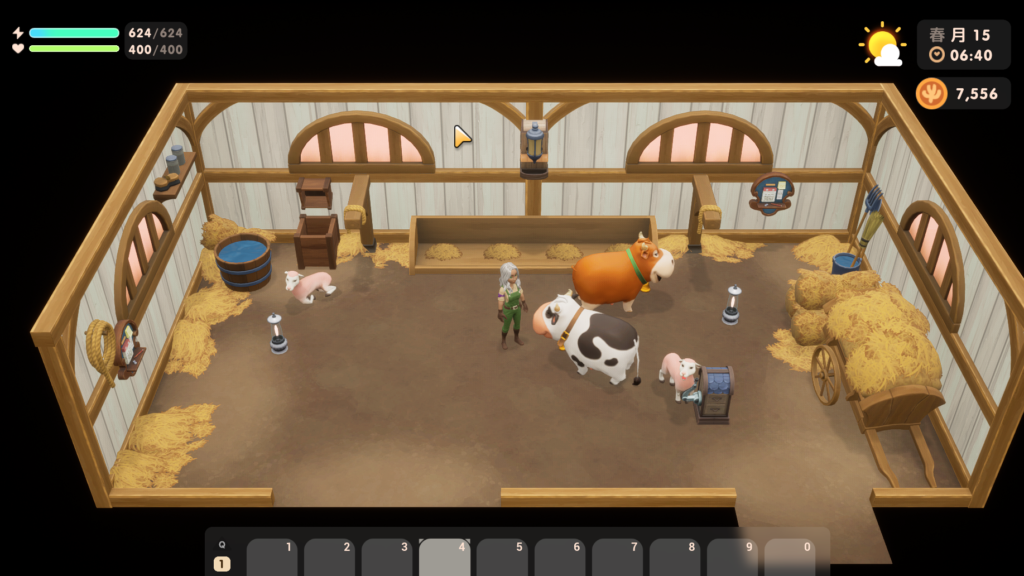Click the hotbar page 1 indicator
This screenshot has width=1024, height=576.
[x=222, y=564]
